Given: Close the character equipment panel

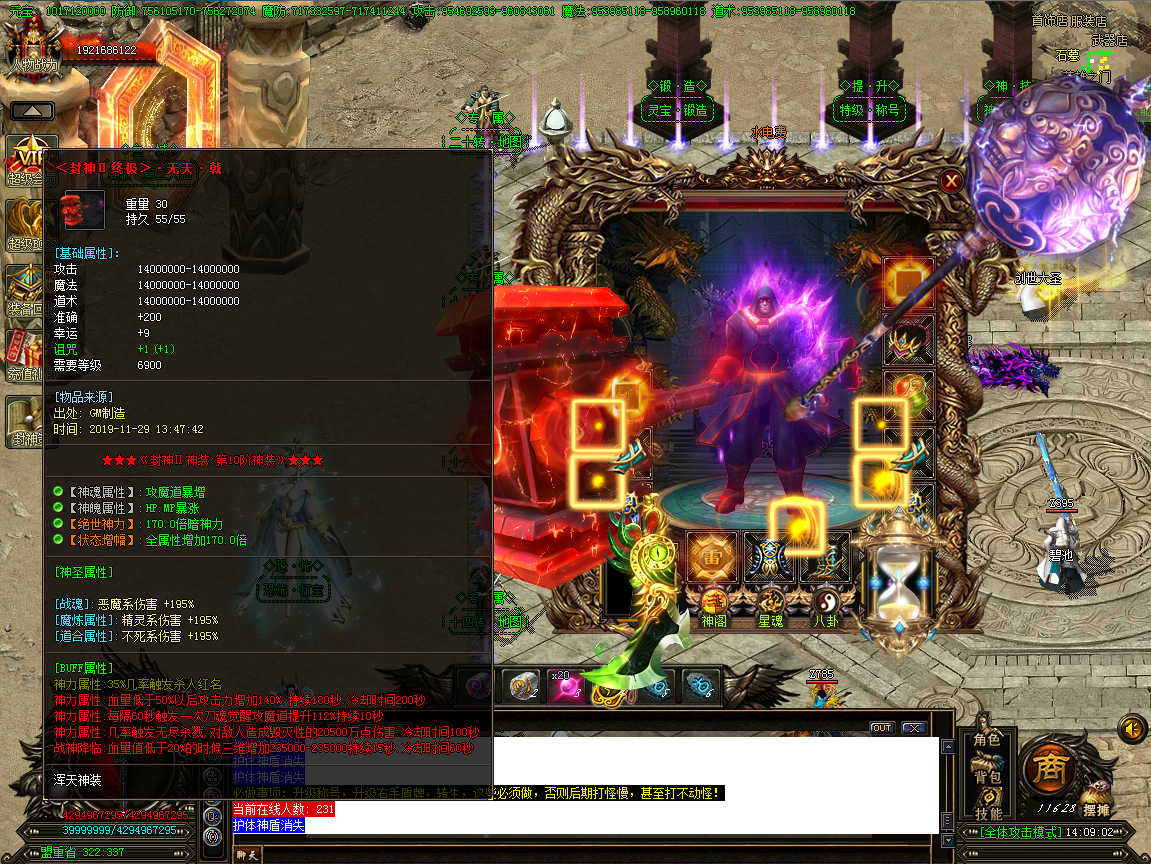Looking at the screenshot, I should pos(951,181).
